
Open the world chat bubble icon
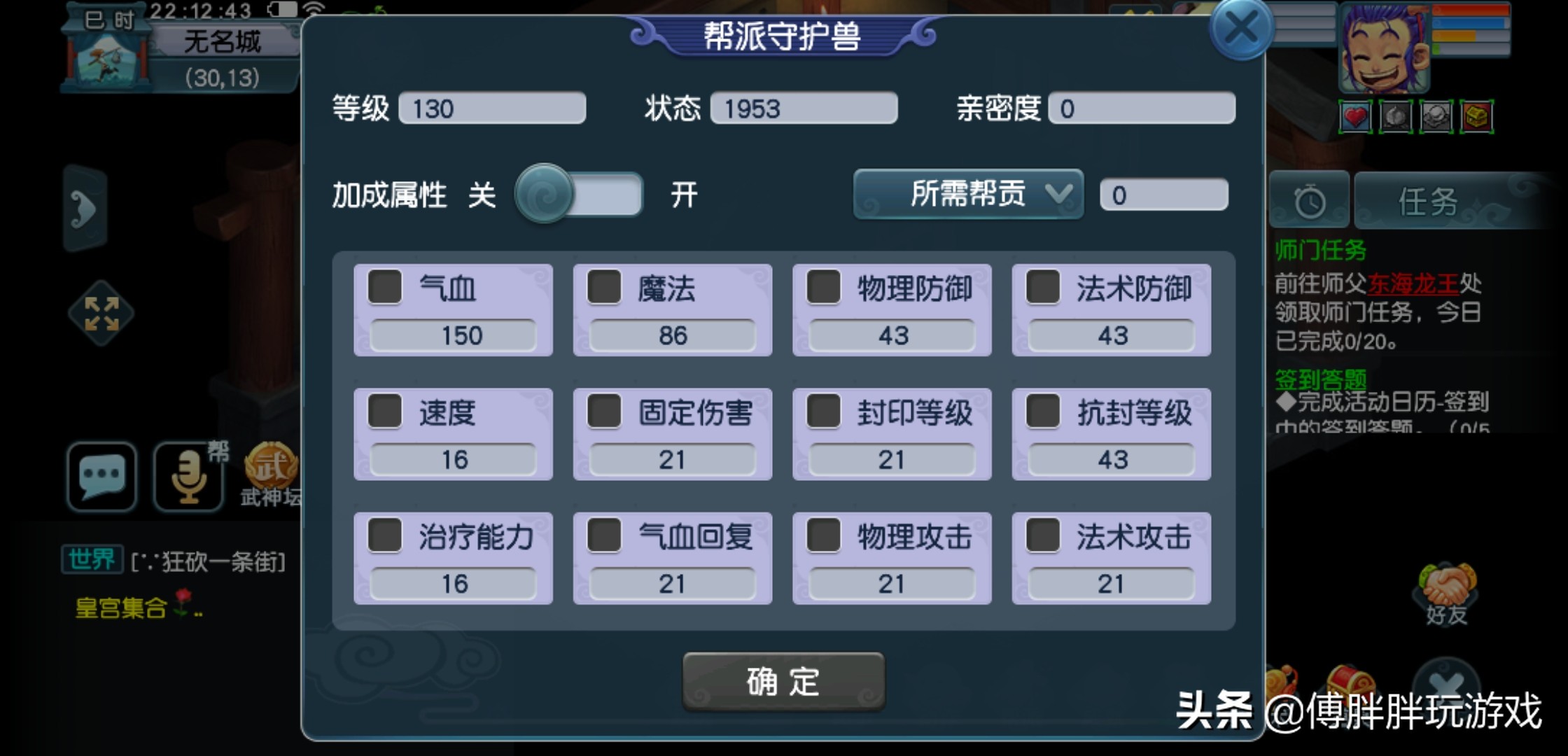pos(102,478)
